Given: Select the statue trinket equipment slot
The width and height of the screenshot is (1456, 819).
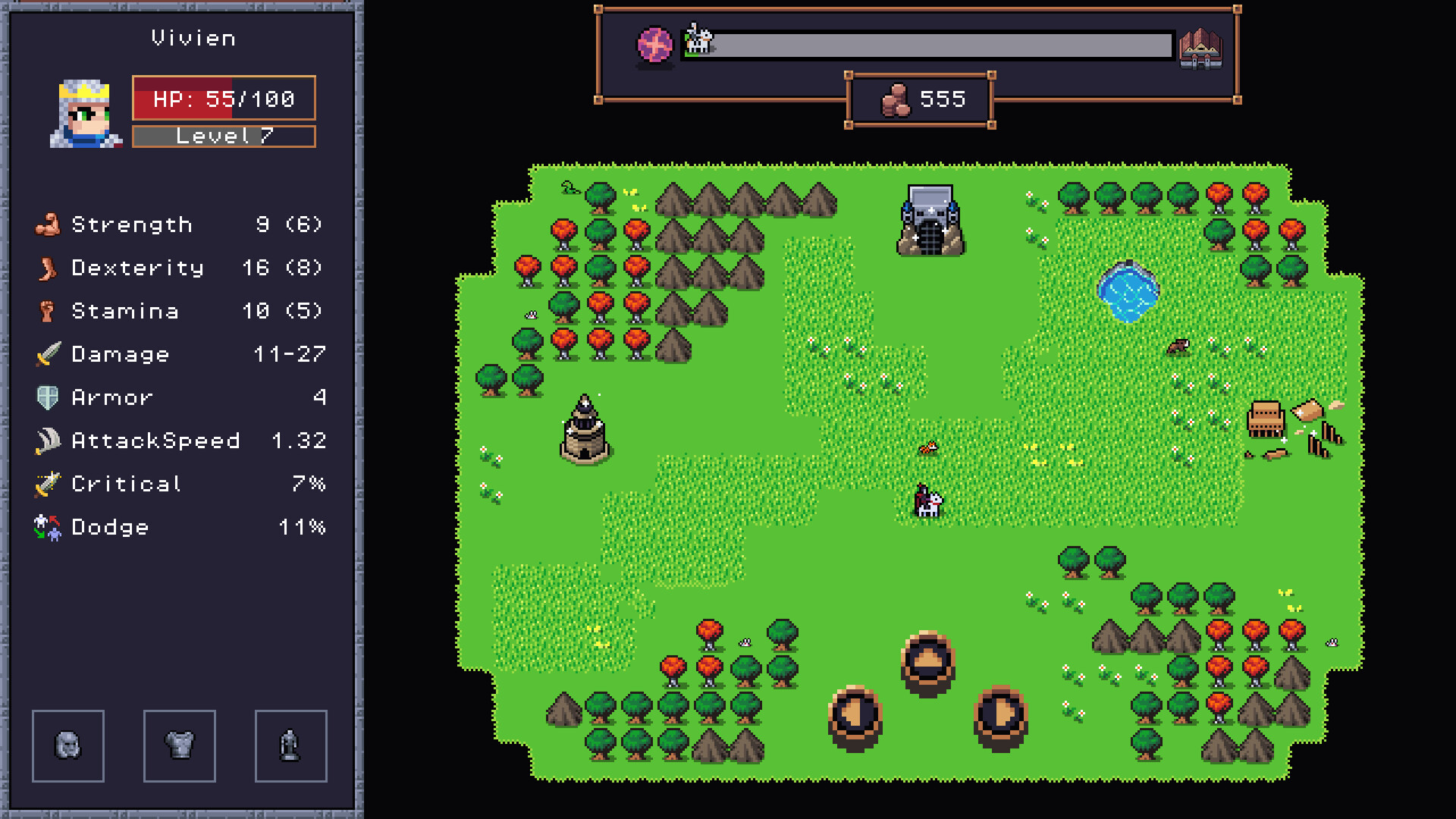Looking at the screenshot, I should pos(290,746).
